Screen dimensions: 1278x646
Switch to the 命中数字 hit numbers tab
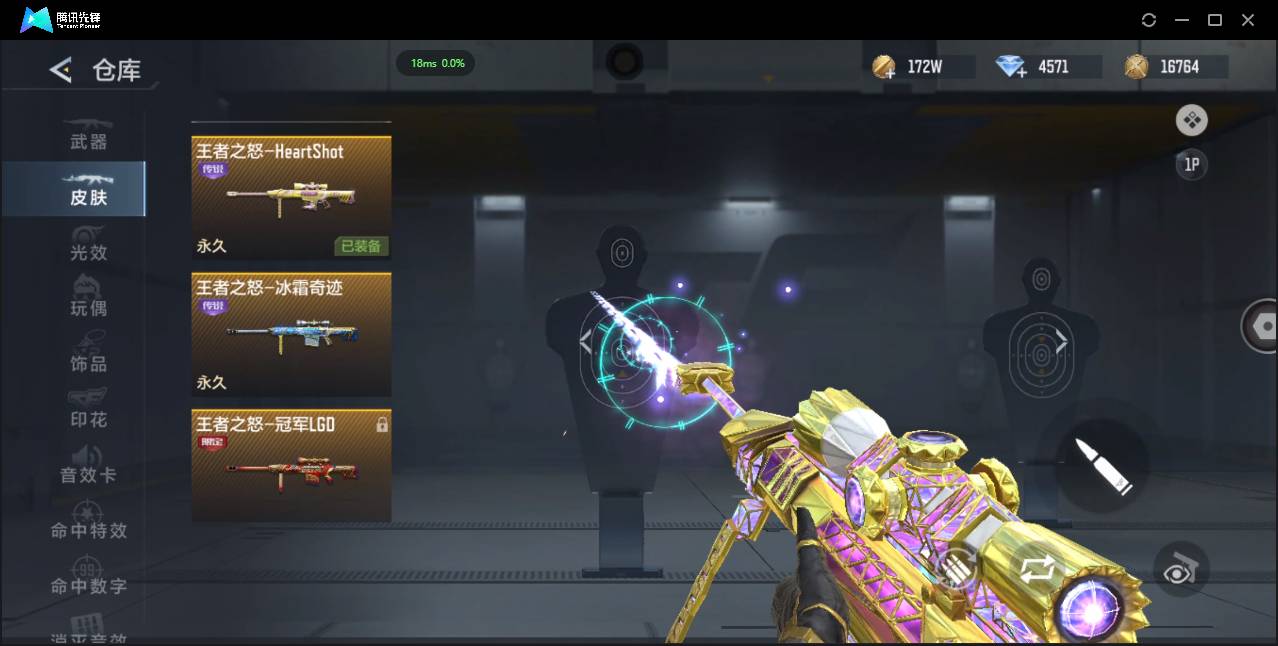[88, 579]
